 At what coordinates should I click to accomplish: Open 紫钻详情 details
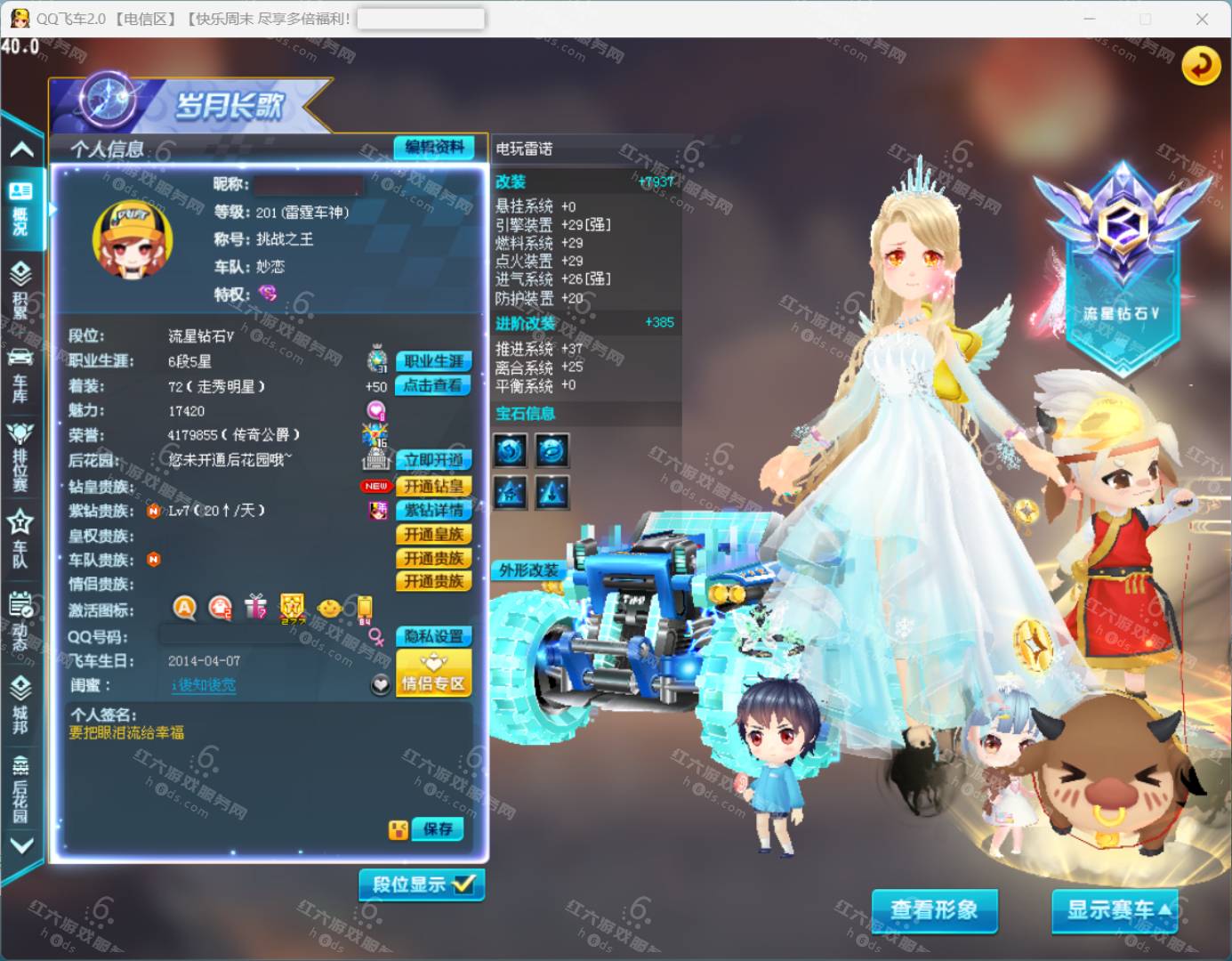[x=433, y=510]
